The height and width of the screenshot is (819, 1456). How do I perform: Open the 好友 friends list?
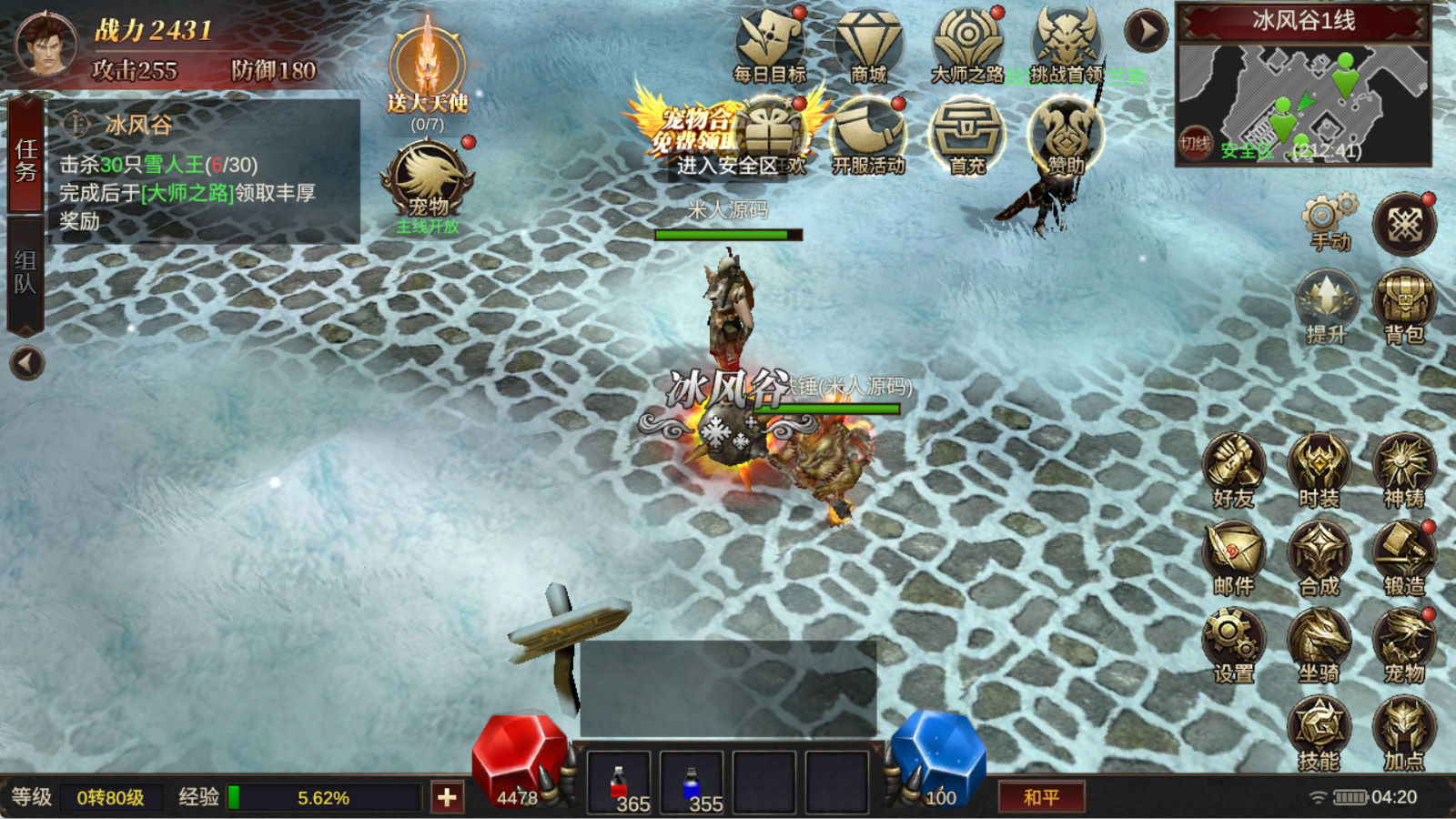click(1233, 470)
